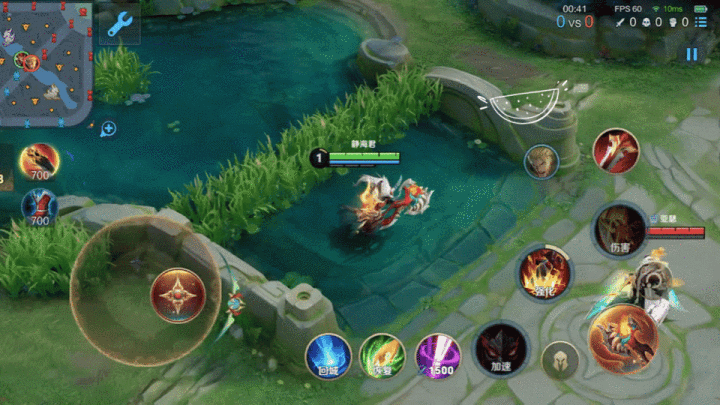720x405 pixels.
Task: Target the enemy hero portrait icon
Action: click(x=542, y=161)
